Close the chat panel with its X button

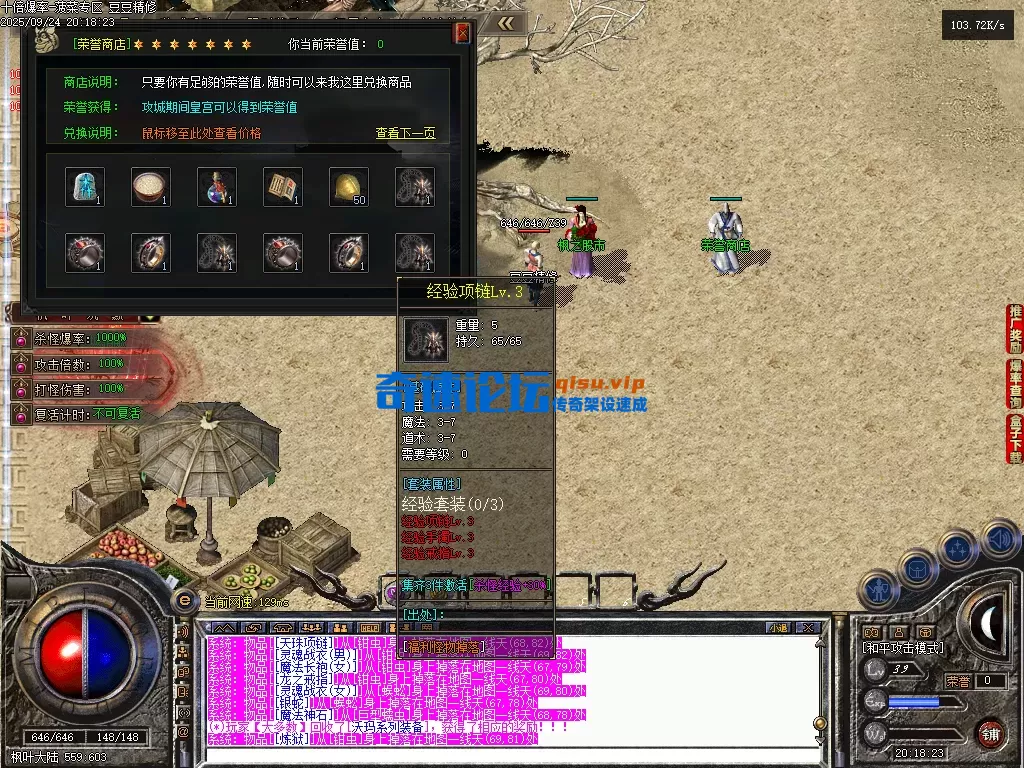(810, 628)
